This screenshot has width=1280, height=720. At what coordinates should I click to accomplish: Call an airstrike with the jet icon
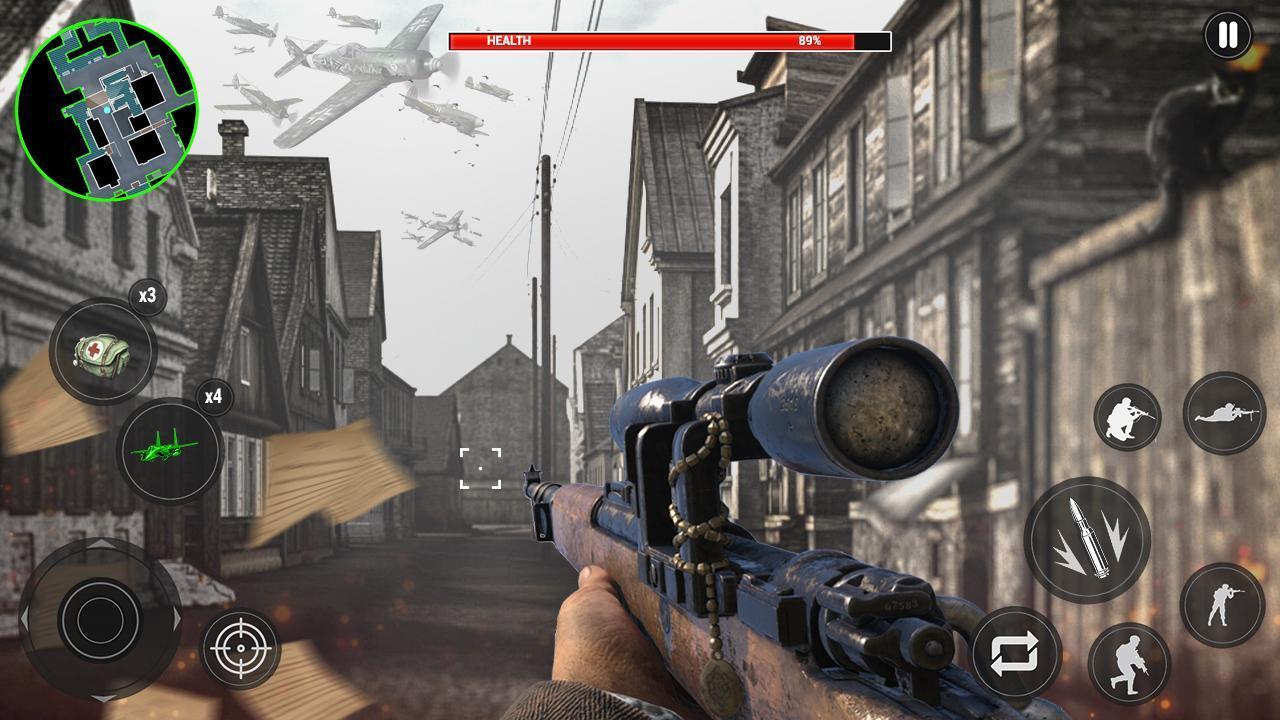coord(168,451)
